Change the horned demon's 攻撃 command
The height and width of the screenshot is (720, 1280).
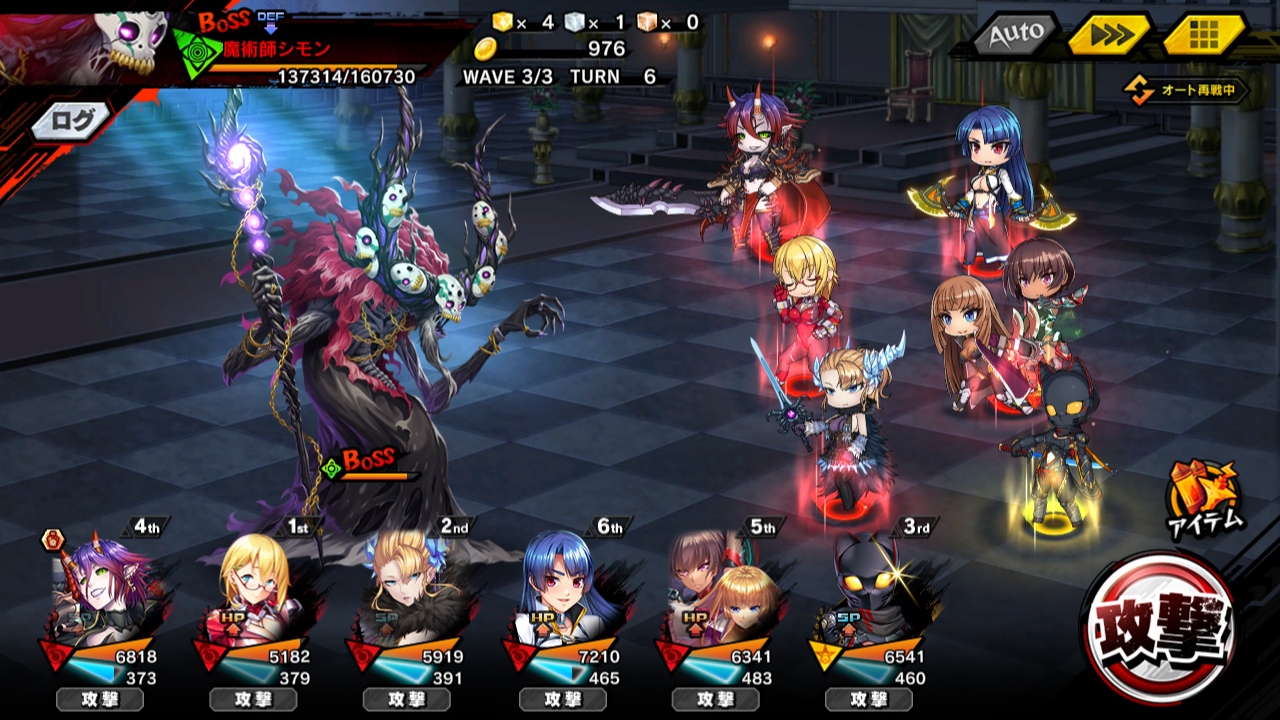point(99,699)
